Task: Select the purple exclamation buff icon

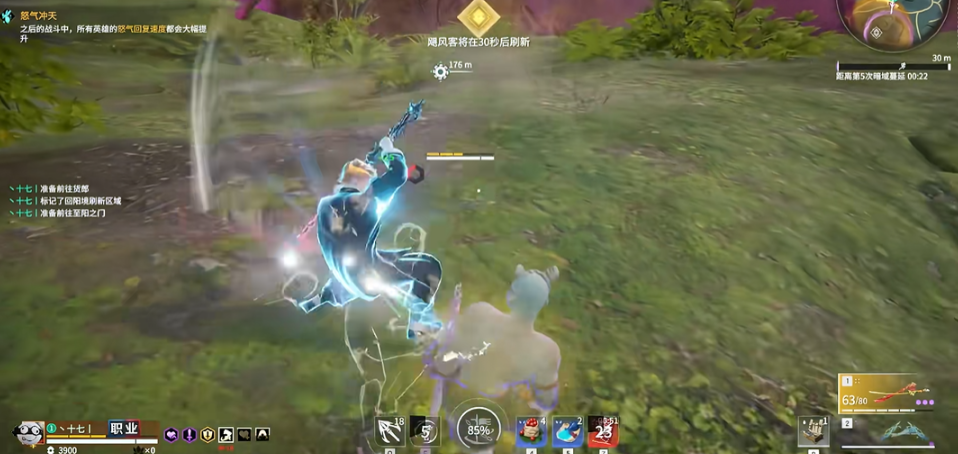Action: (x=189, y=435)
